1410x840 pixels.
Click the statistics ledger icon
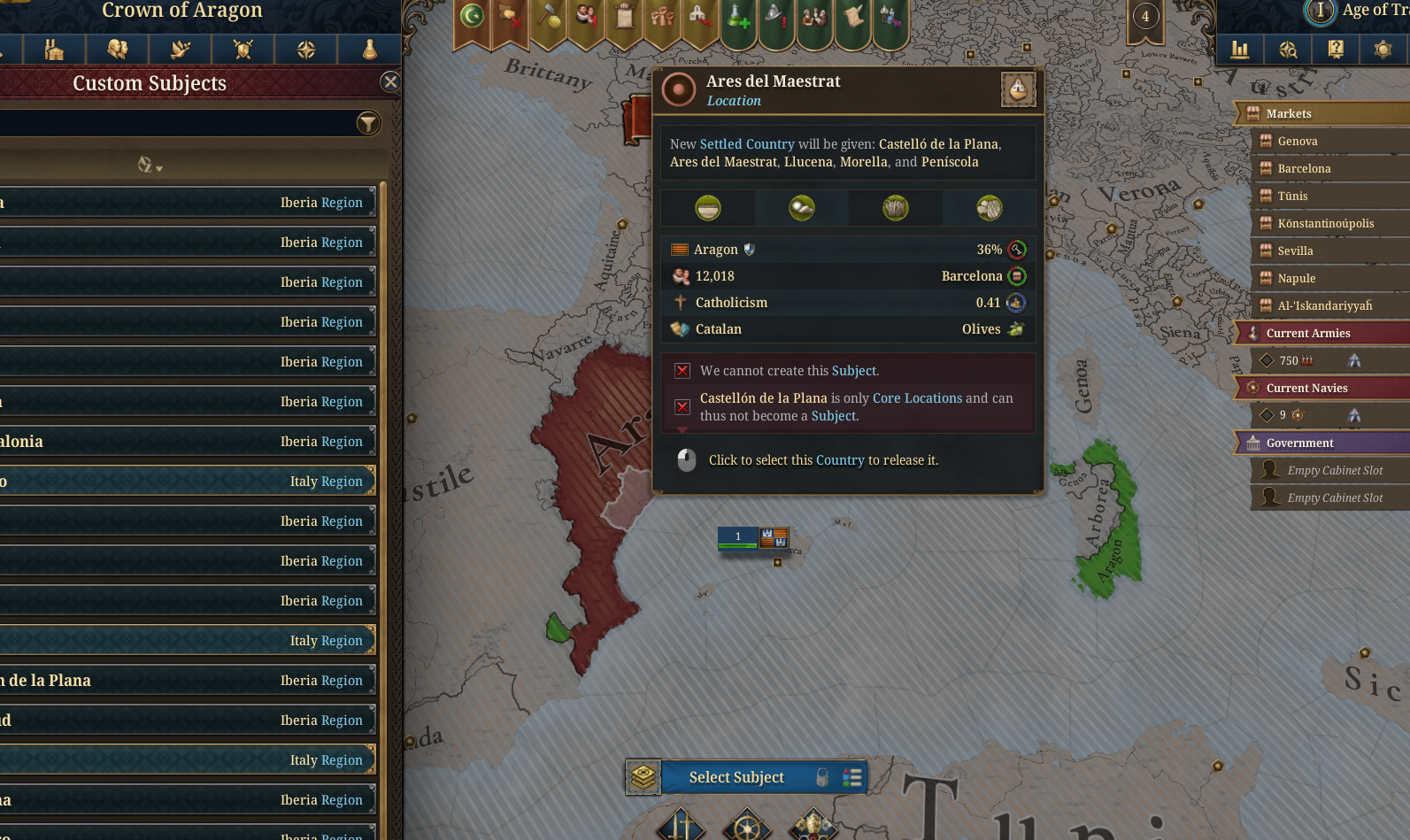click(x=1240, y=50)
